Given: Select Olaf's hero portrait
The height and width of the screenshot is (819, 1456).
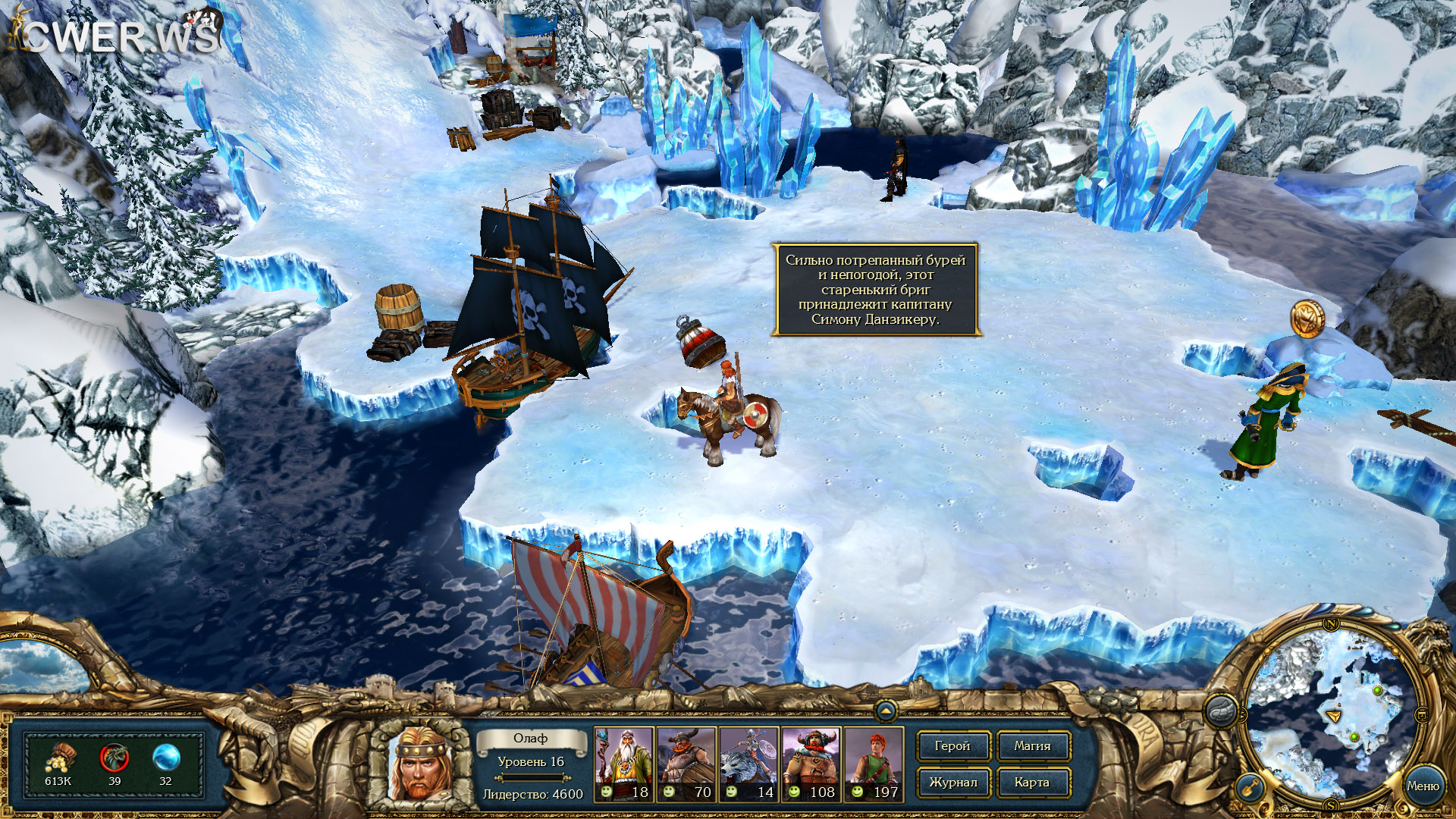Looking at the screenshot, I should [419, 764].
